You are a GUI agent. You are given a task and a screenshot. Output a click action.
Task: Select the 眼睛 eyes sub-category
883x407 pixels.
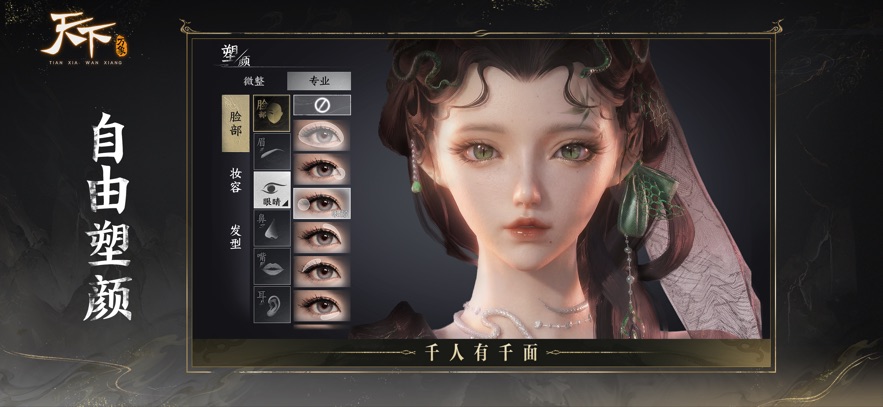pos(272,190)
